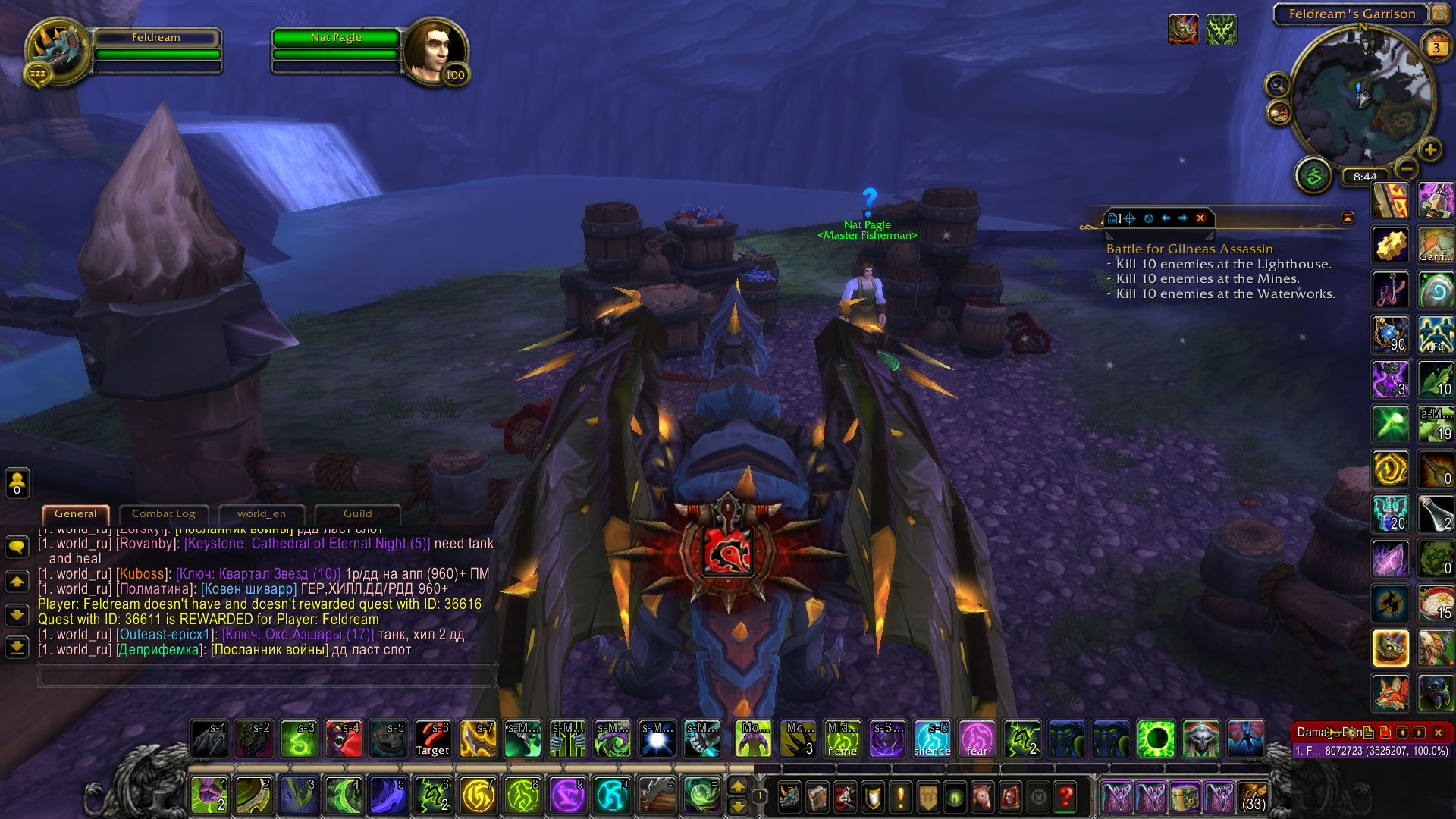Use the silence macro ability

(x=932, y=739)
